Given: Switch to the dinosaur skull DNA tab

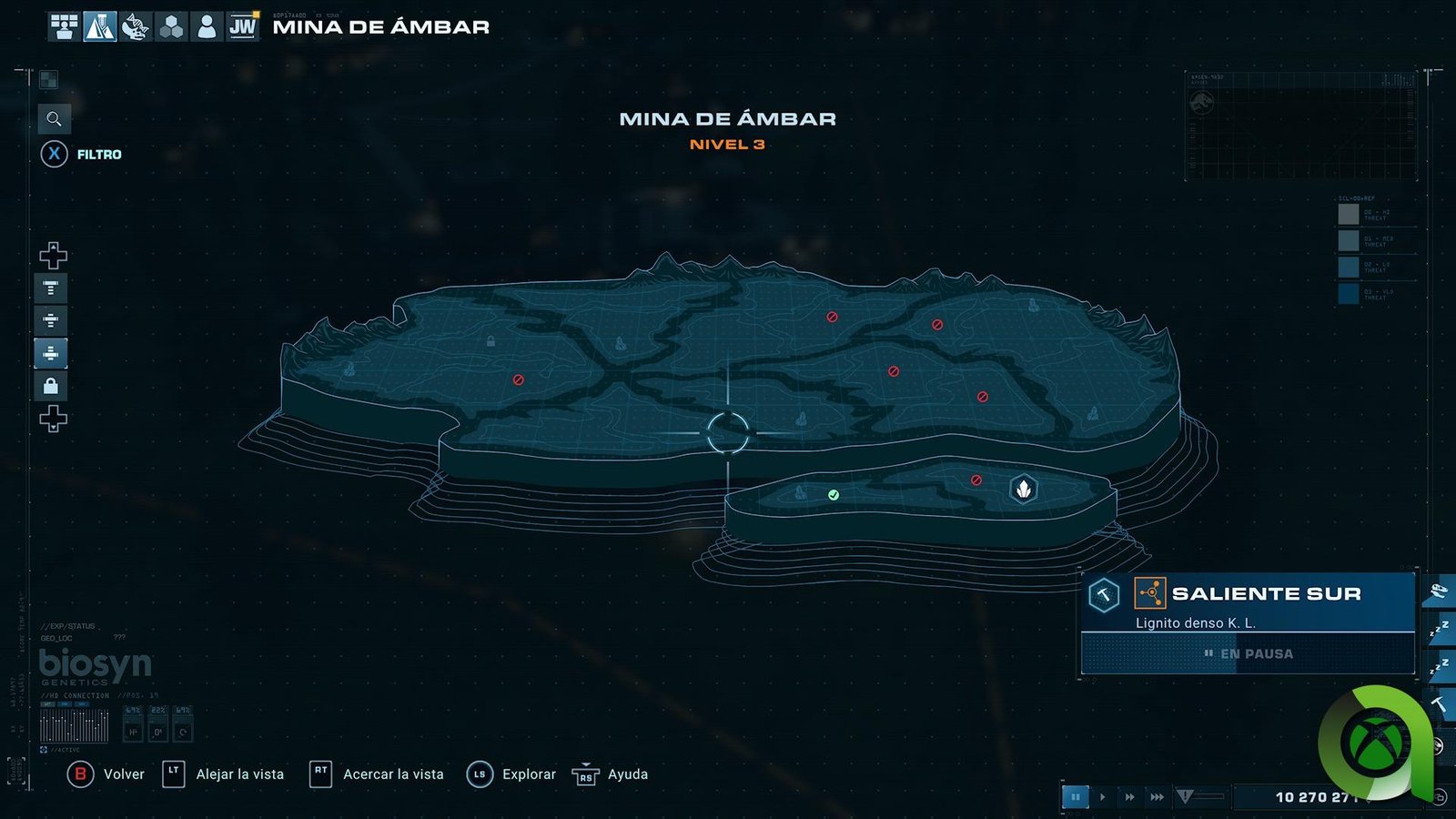Looking at the screenshot, I should 135,26.
